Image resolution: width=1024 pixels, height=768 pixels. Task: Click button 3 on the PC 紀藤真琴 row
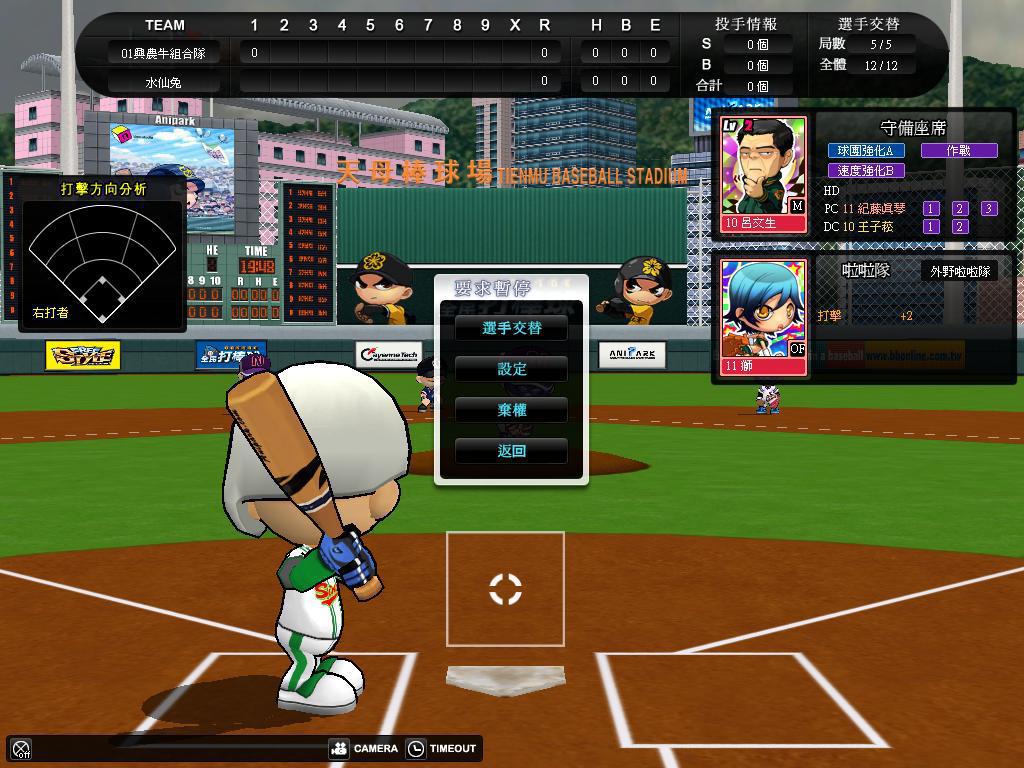988,209
